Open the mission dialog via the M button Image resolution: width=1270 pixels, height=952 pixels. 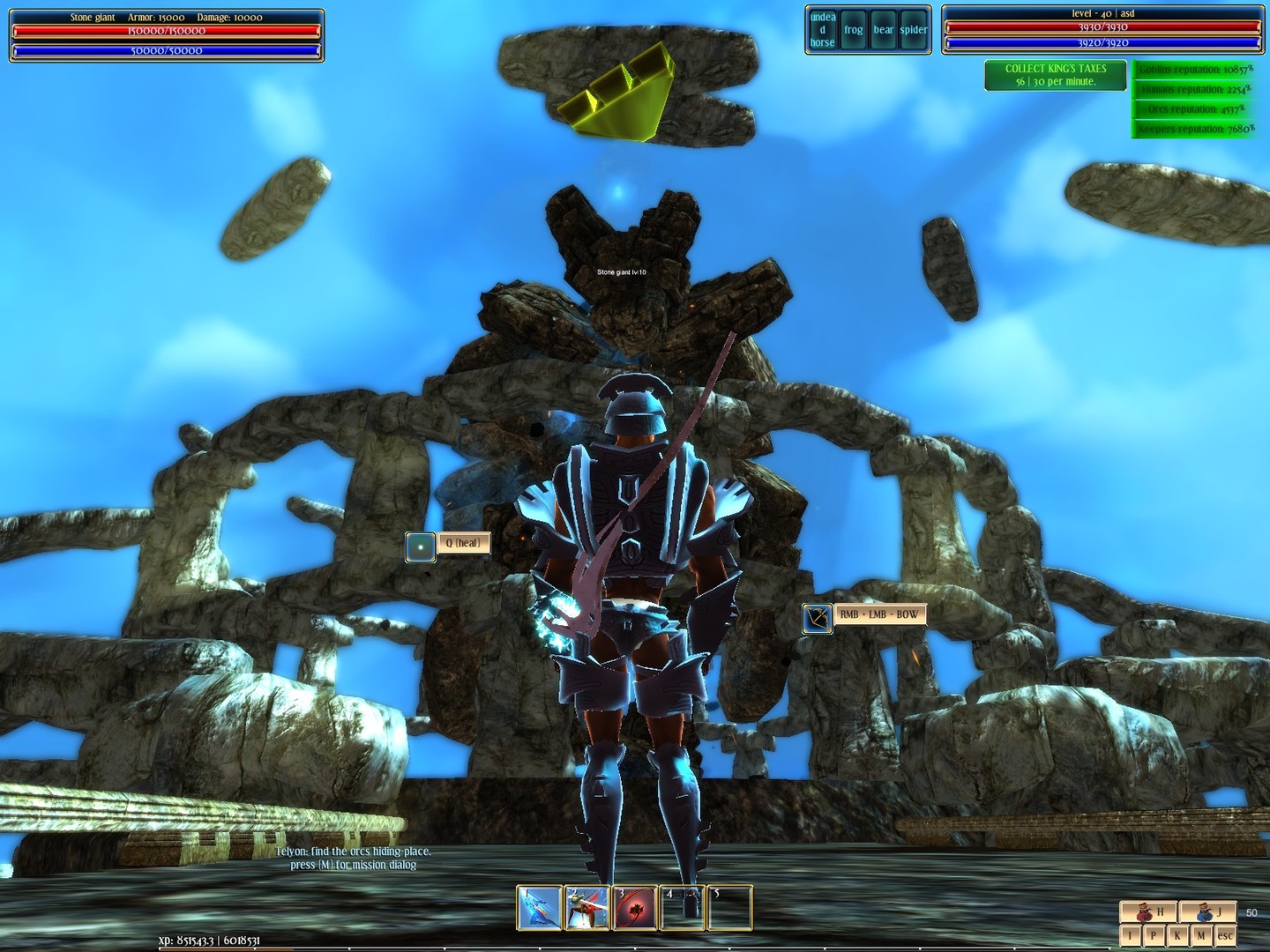[1201, 935]
